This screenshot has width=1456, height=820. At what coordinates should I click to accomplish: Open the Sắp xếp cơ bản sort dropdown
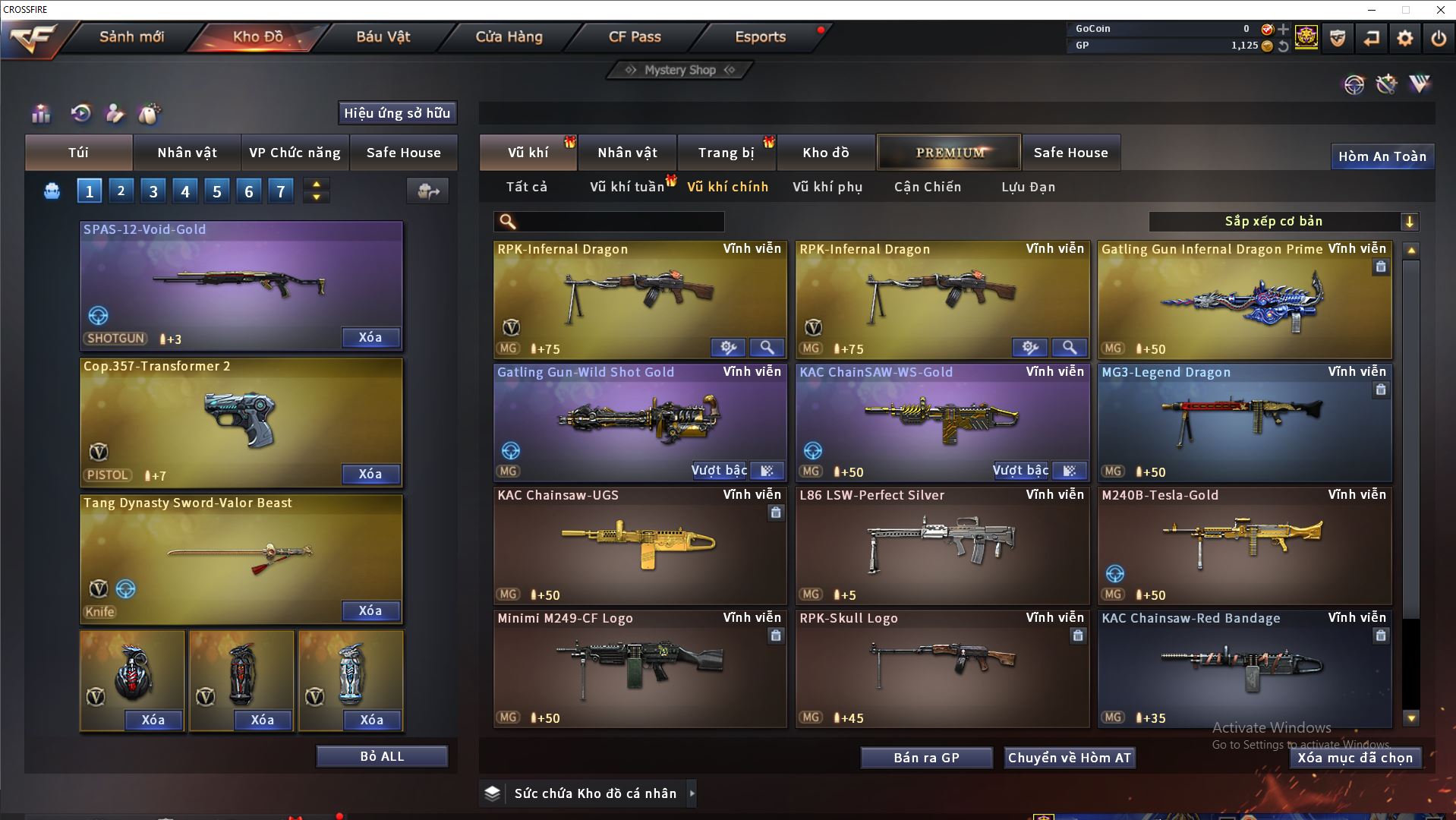pos(1283,222)
